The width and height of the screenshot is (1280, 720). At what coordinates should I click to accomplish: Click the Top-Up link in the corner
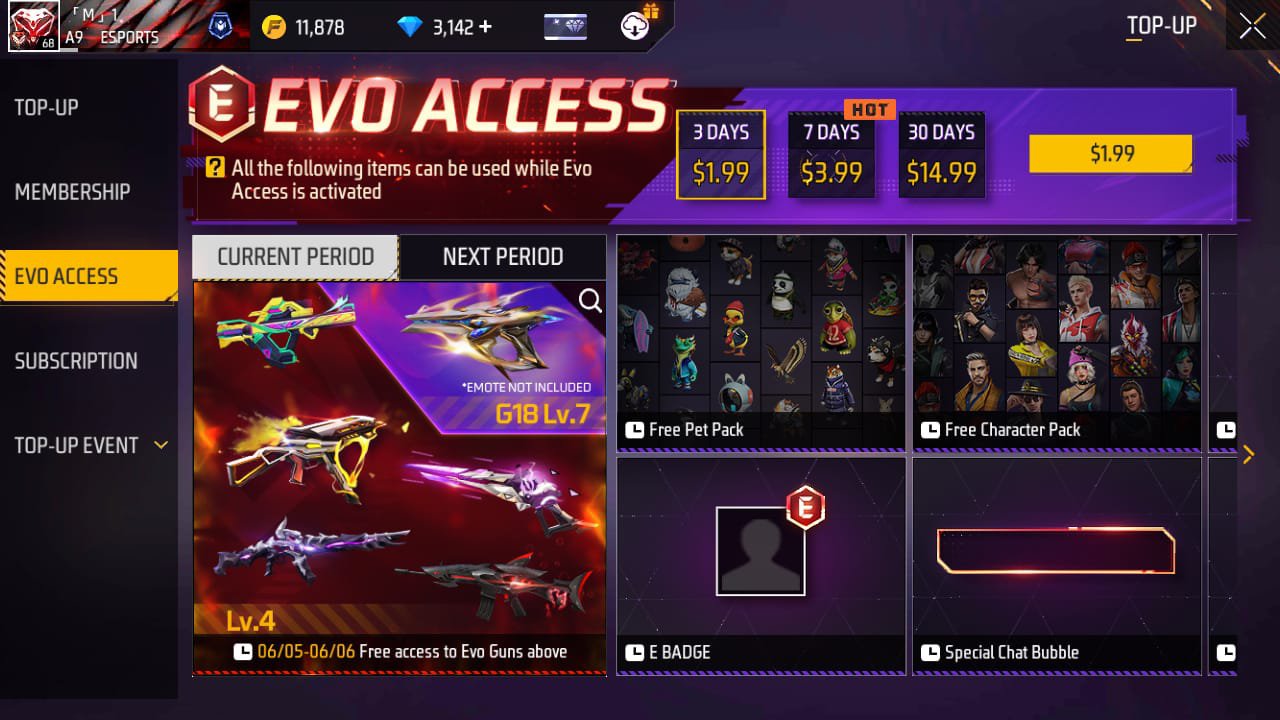(1162, 26)
